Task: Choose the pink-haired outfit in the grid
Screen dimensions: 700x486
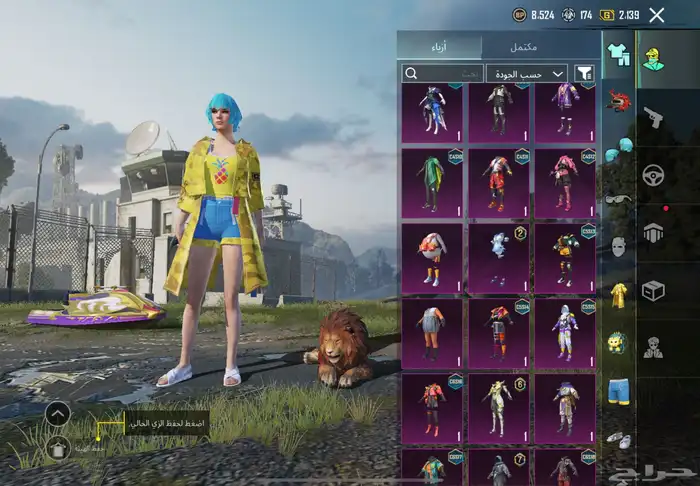Action: [565, 181]
